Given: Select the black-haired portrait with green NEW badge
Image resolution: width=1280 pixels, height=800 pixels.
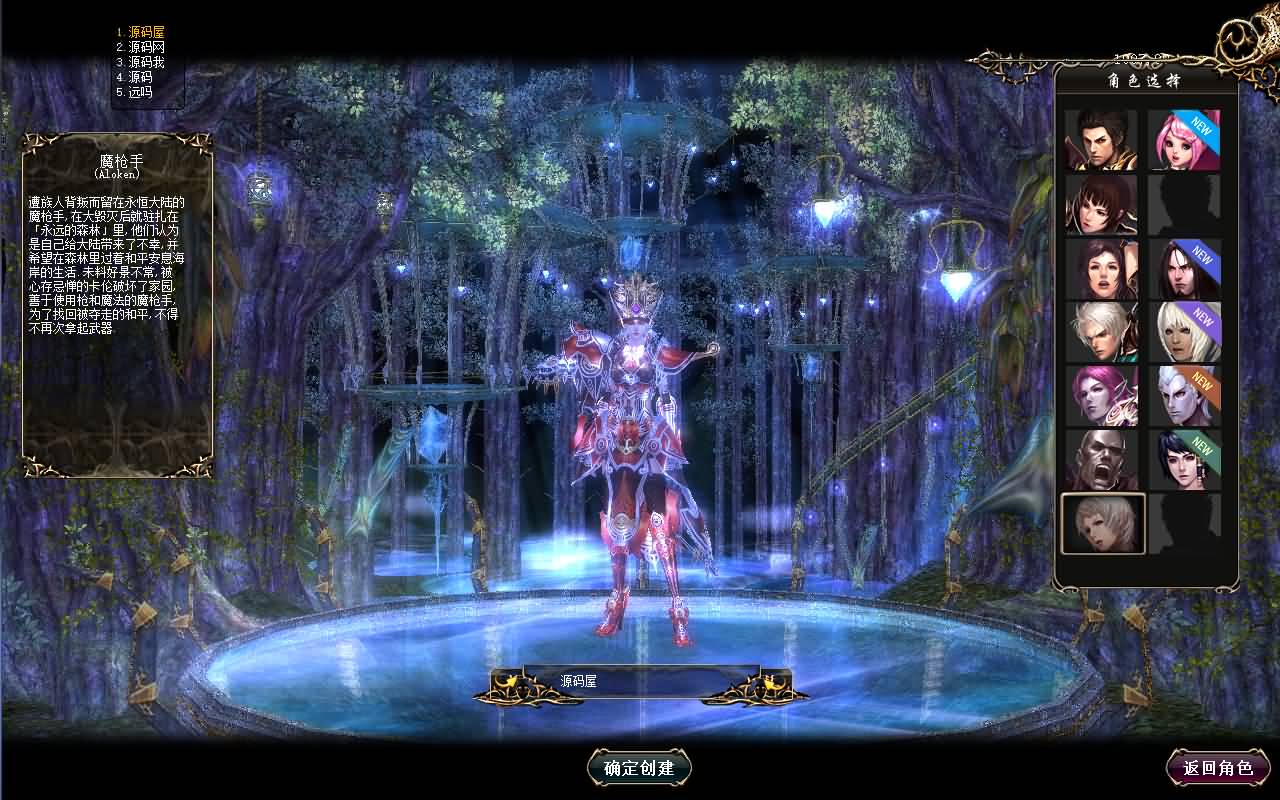Looking at the screenshot, I should point(1185,460).
